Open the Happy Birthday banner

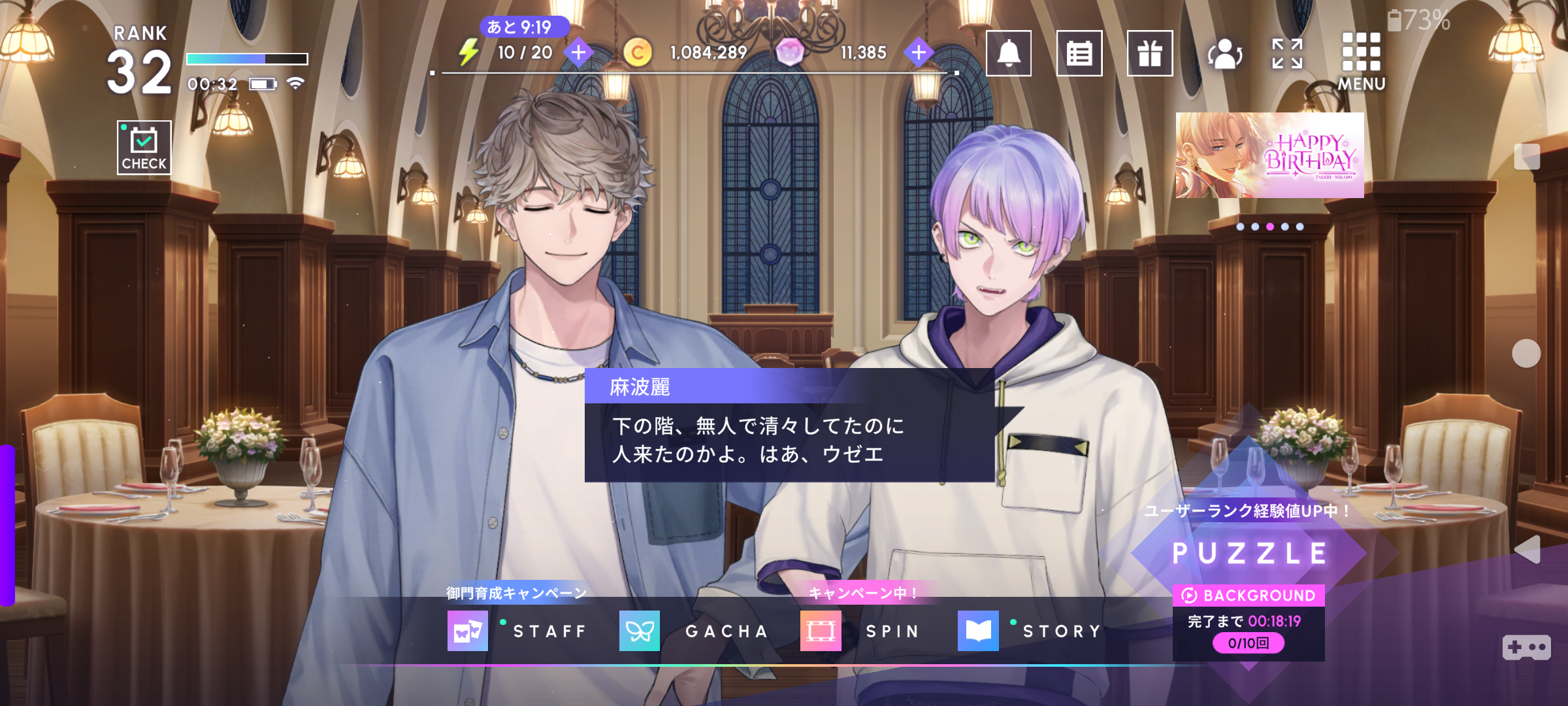1269,155
